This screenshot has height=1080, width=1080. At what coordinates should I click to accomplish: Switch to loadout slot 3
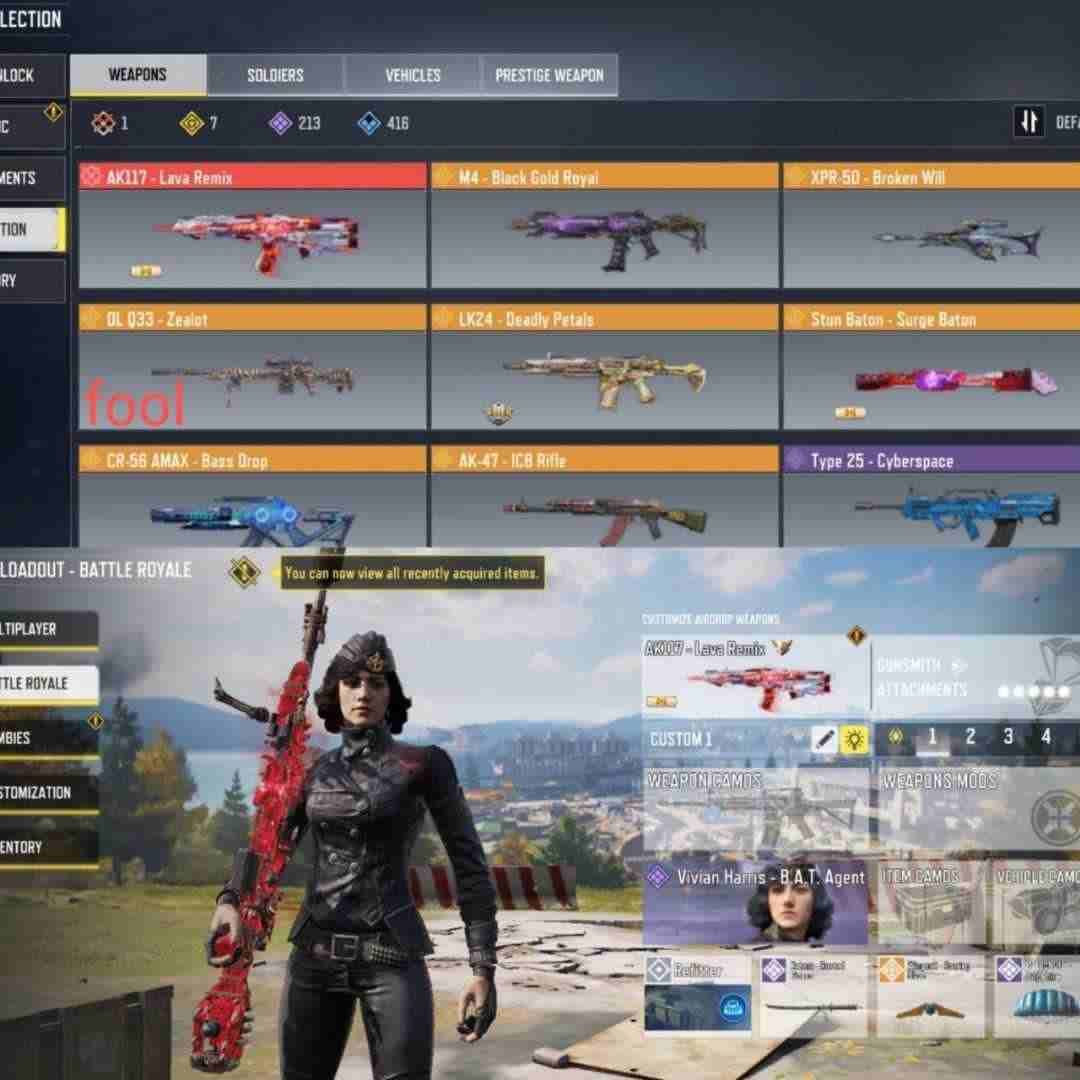click(1007, 737)
